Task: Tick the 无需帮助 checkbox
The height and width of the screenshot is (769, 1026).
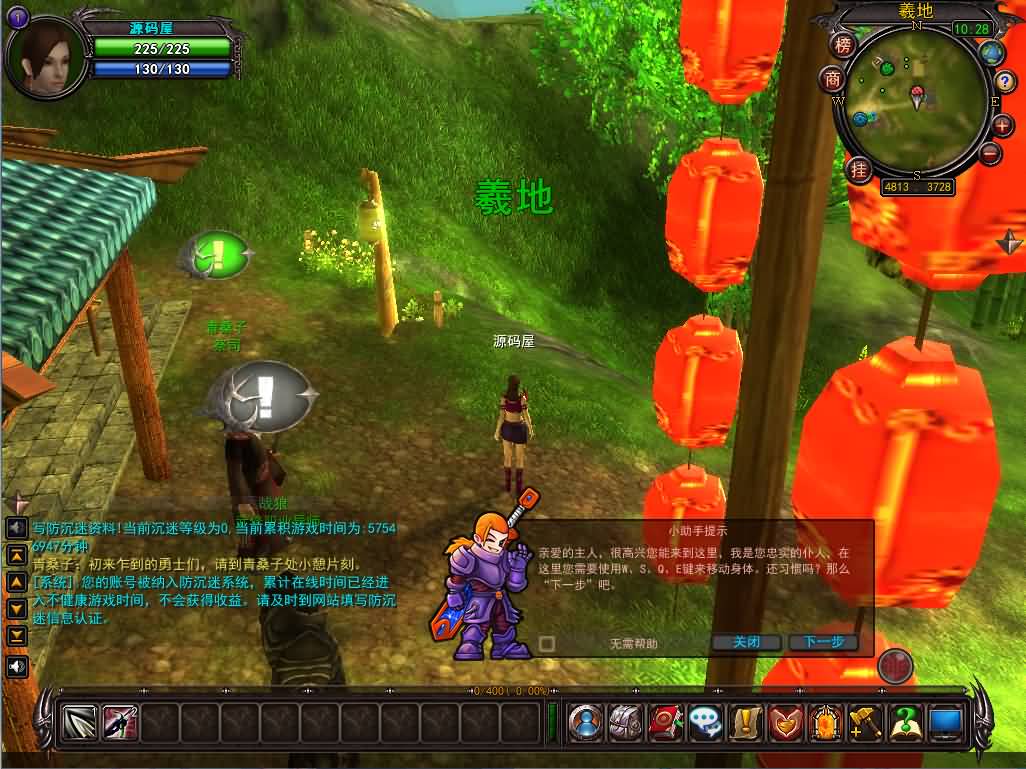Action: click(x=547, y=644)
